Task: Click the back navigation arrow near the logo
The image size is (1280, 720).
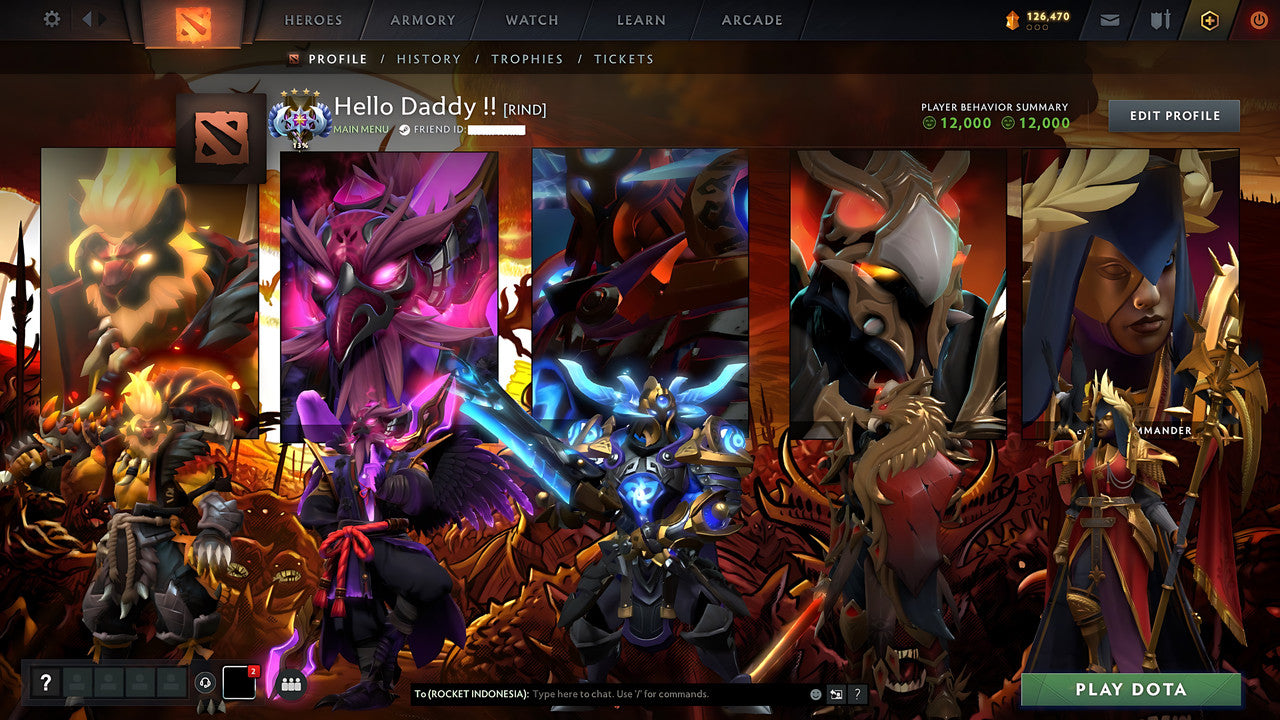Action: (x=88, y=18)
